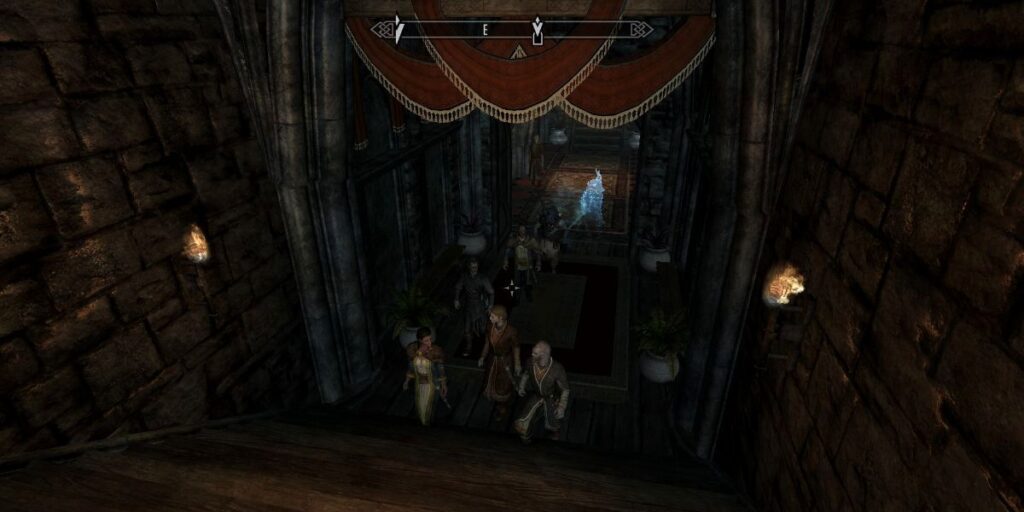Image resolution: width=1024 pixels, height=512 pixels.
Task: Click the East heading letter on the compass
Action: 485,30
